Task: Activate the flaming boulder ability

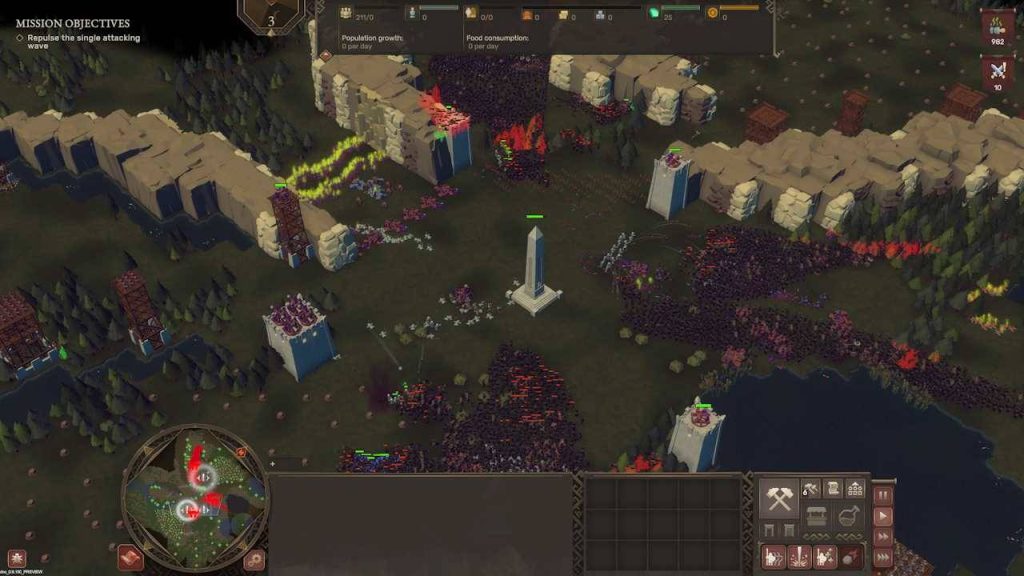Action: pos(849,557)
